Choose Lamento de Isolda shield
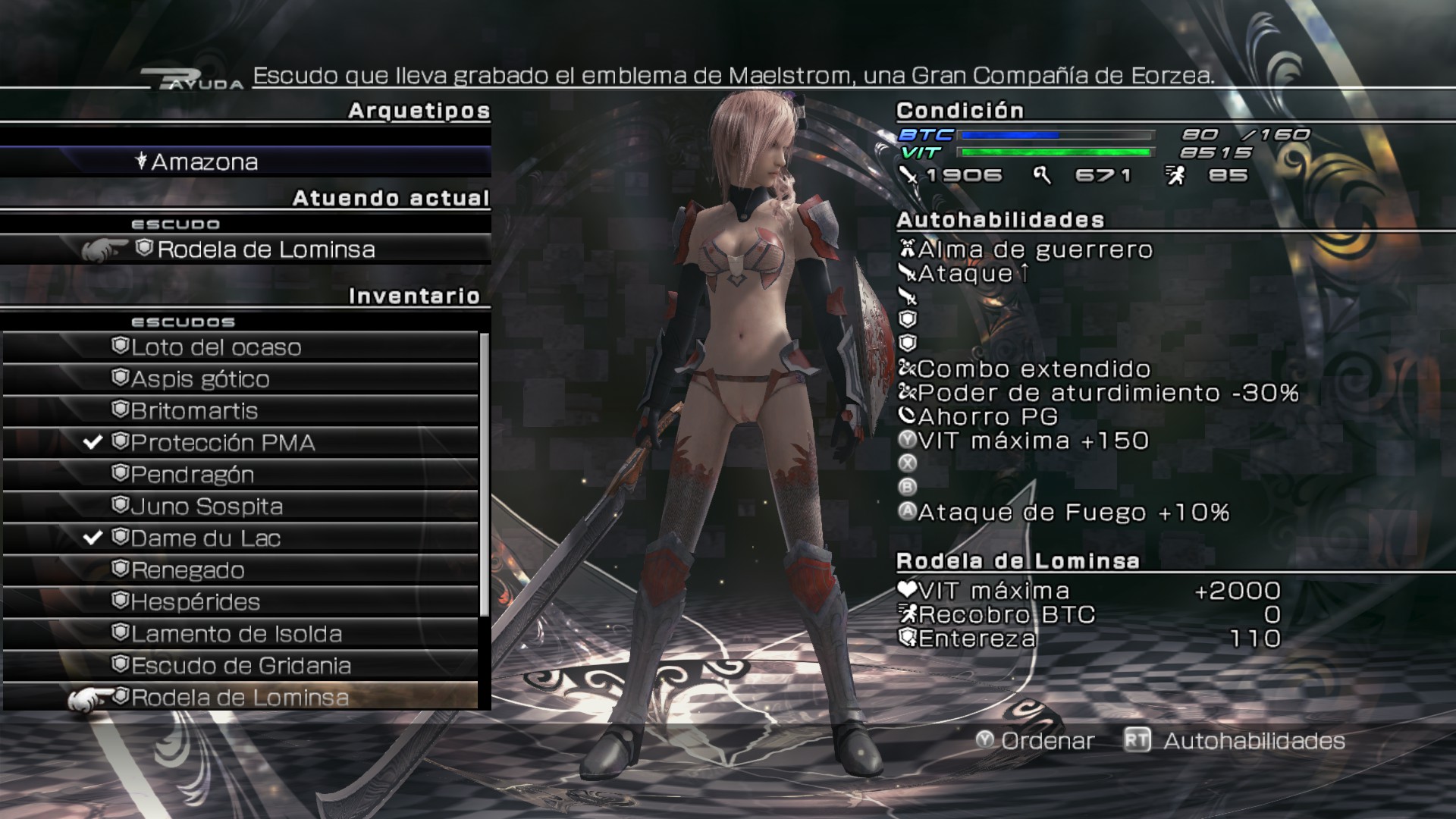 237,634
